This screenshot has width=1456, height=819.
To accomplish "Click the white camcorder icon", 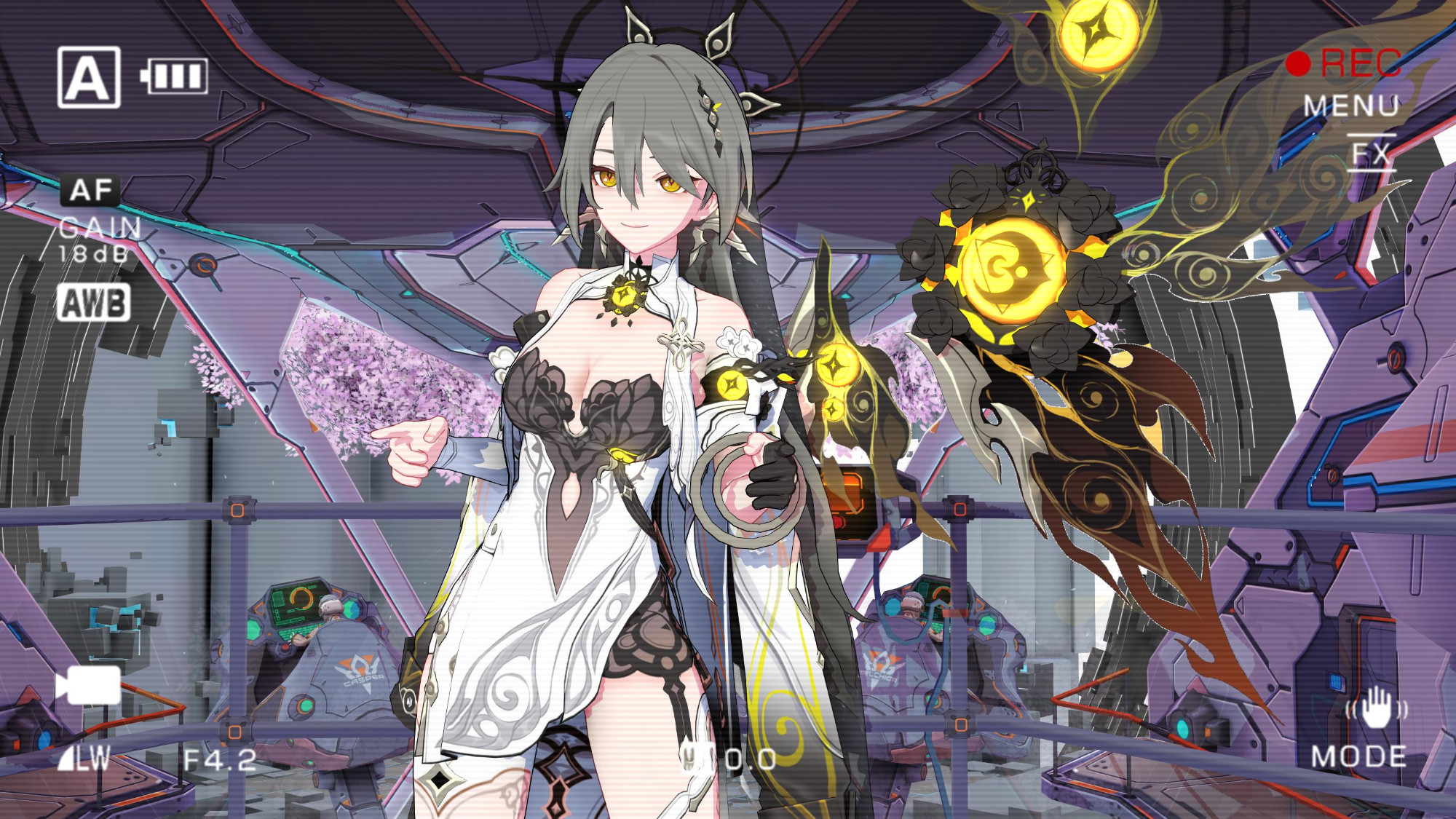I will [88, 685].
